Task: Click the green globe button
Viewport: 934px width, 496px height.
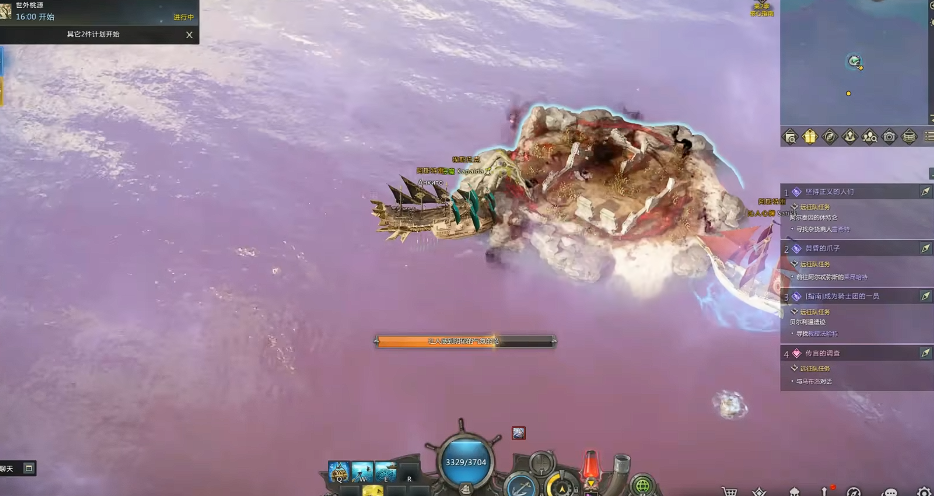Action: 644,486
